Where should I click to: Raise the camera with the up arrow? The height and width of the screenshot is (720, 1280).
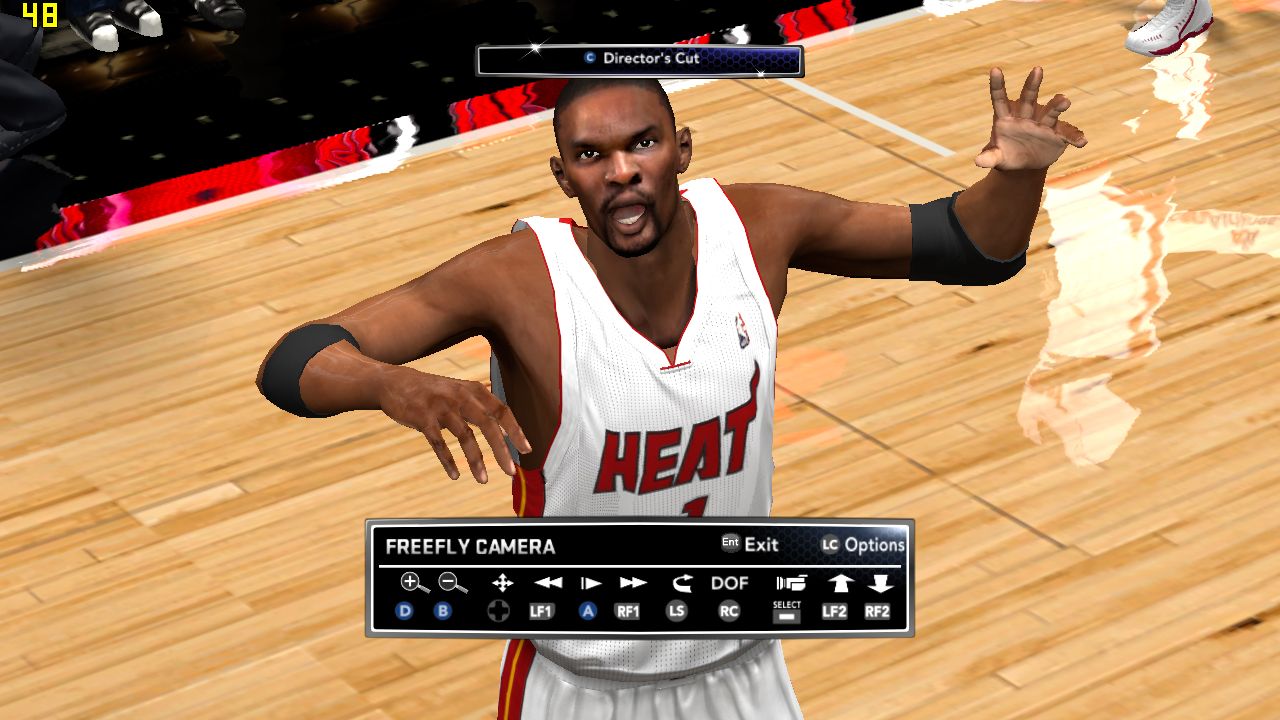[838, 582]
